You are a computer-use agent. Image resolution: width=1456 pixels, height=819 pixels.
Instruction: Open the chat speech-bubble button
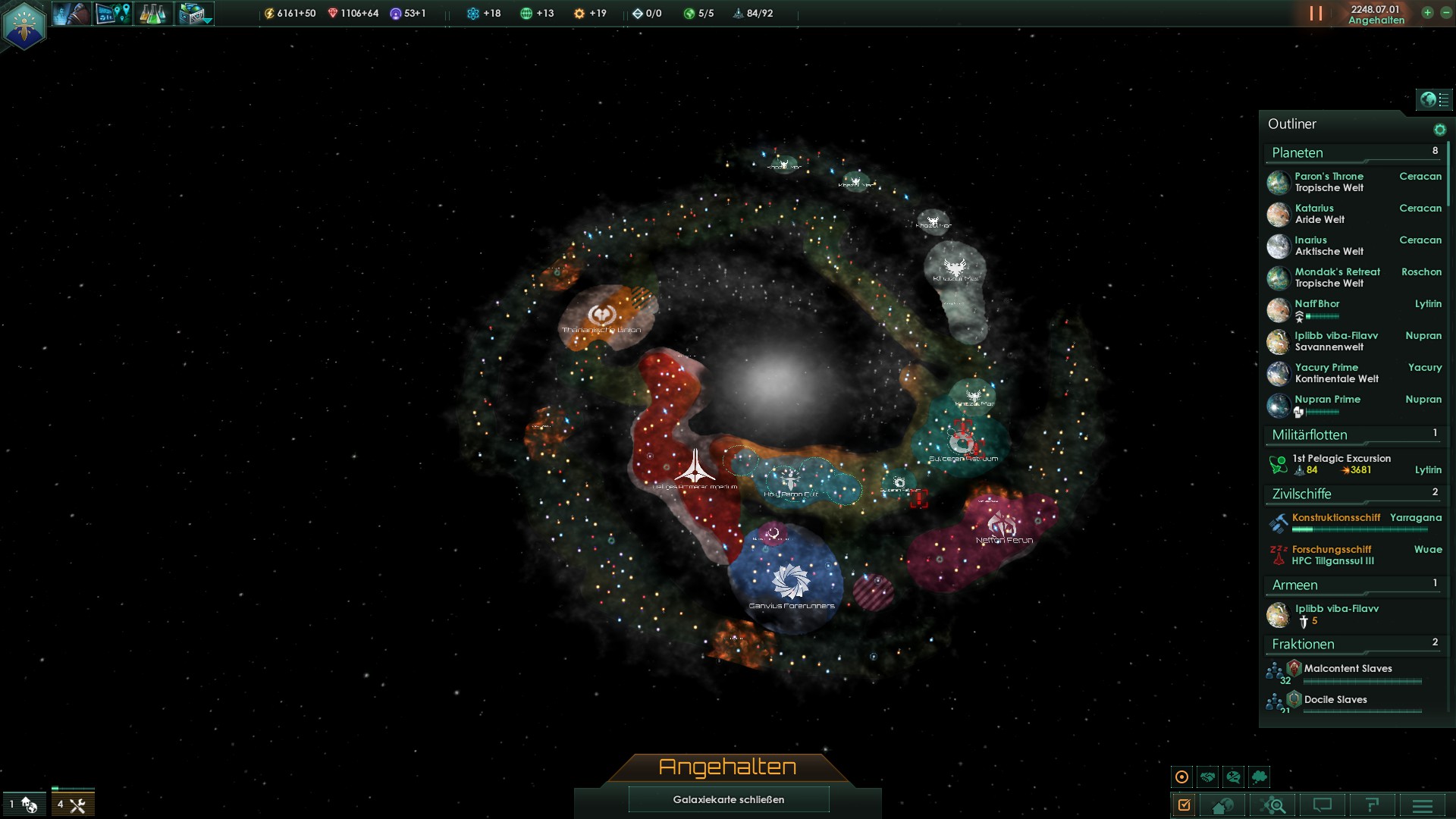pos(1323,805)
